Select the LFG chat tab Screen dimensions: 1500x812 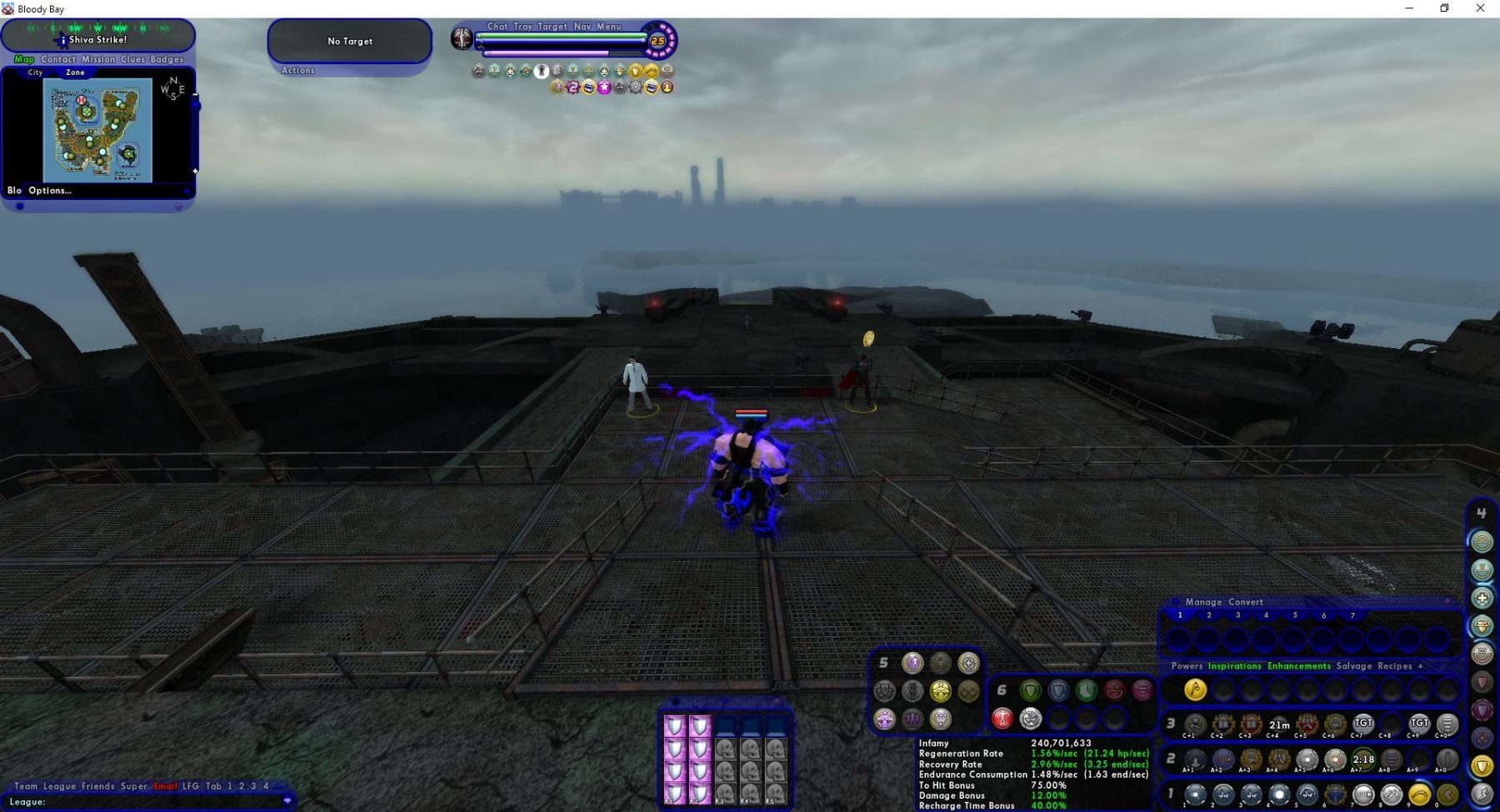191,786
